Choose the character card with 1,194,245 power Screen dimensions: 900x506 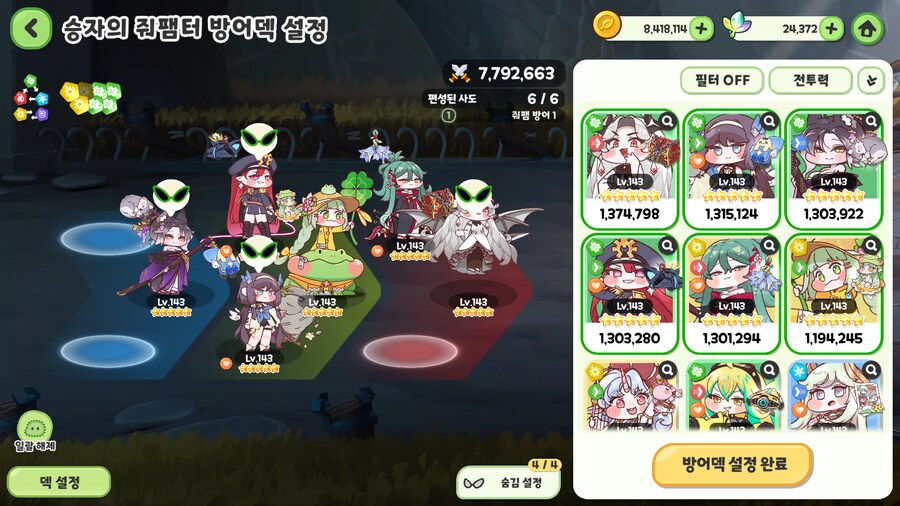(x=834, y=292)
